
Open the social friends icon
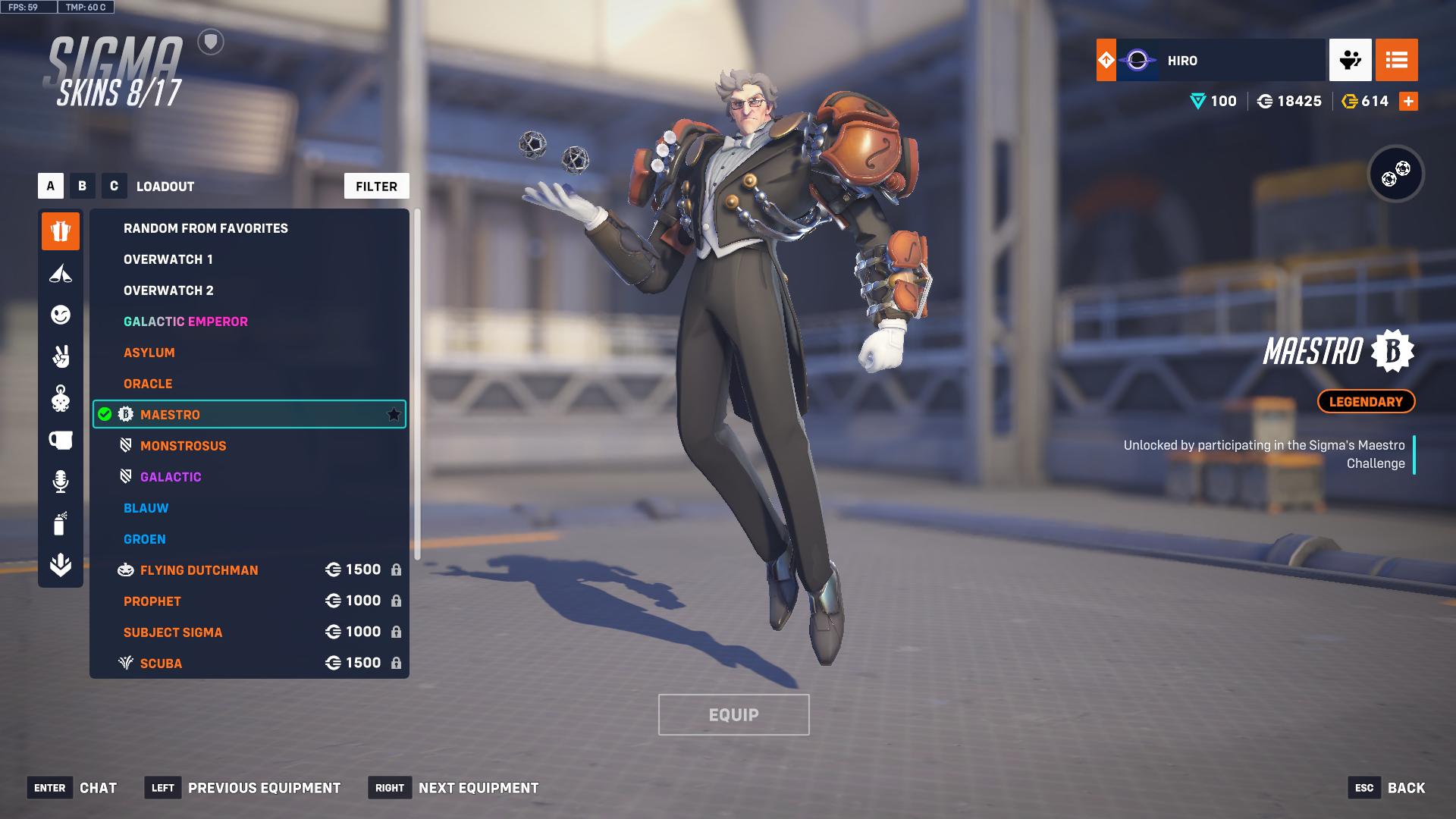pyautogui.click(x=1350, y=60)
